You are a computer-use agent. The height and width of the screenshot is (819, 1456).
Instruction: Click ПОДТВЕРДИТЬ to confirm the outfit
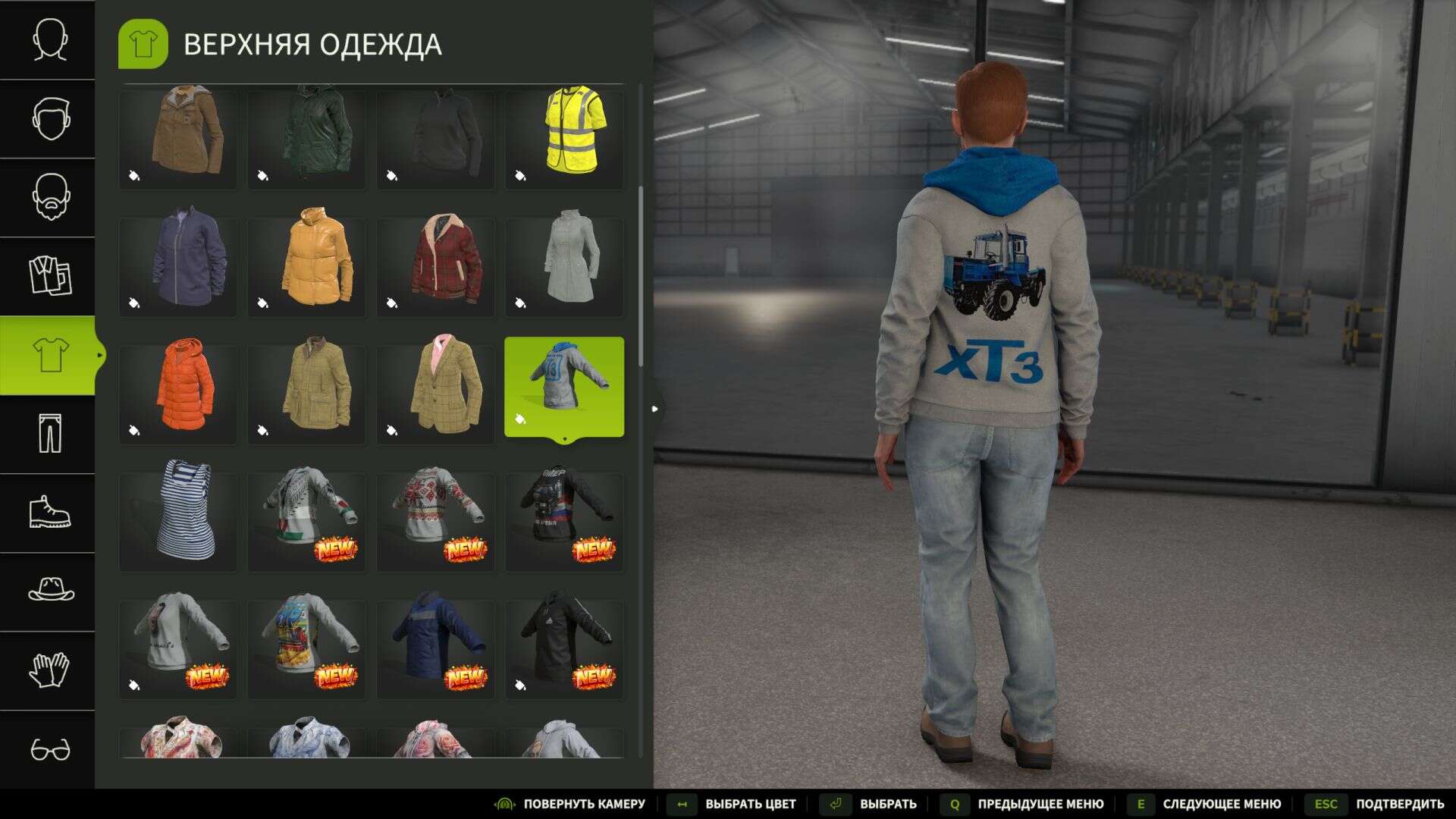1398,803
